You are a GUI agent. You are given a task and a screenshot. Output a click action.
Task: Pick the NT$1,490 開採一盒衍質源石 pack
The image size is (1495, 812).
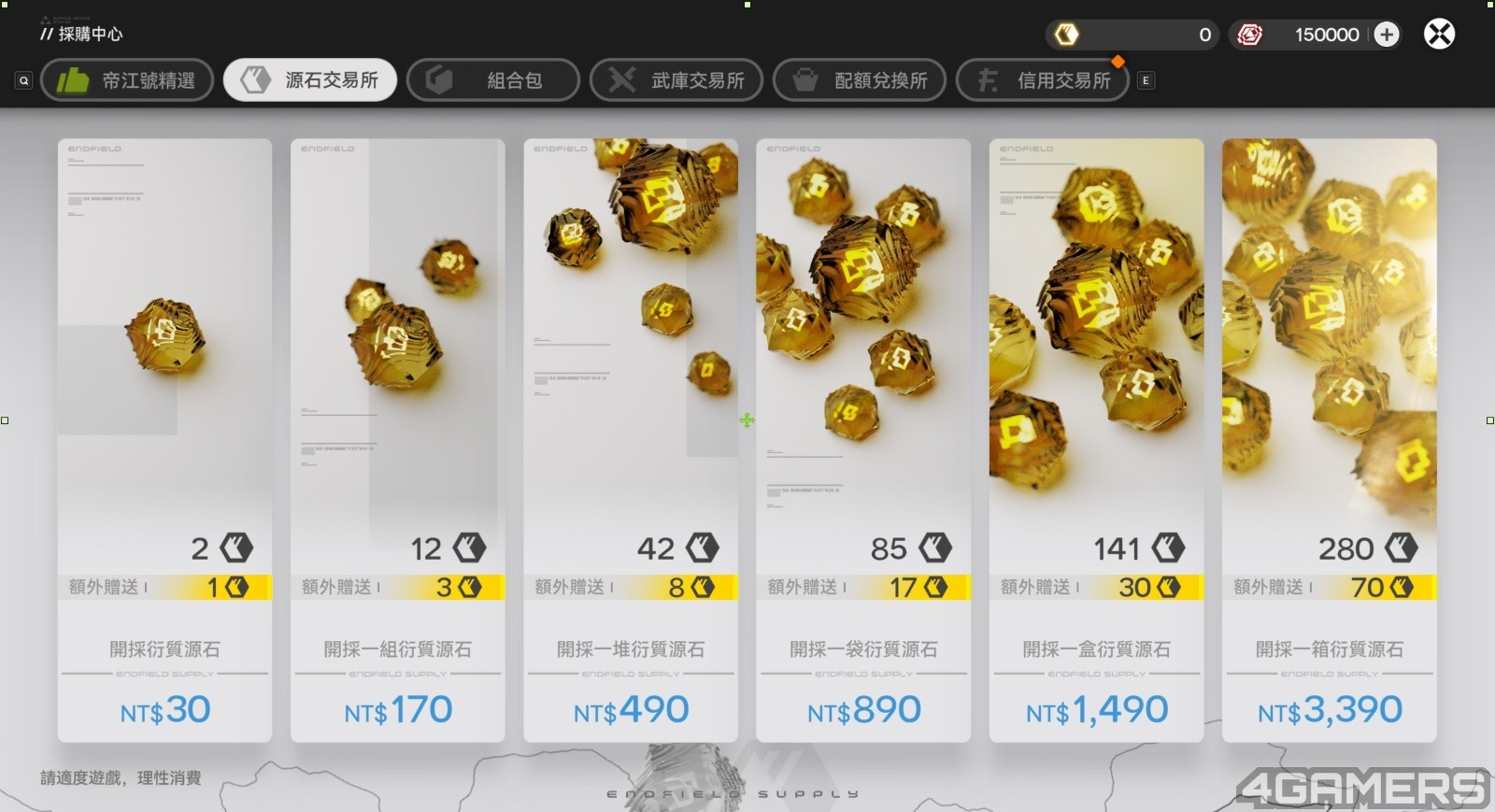[1096, 440]
